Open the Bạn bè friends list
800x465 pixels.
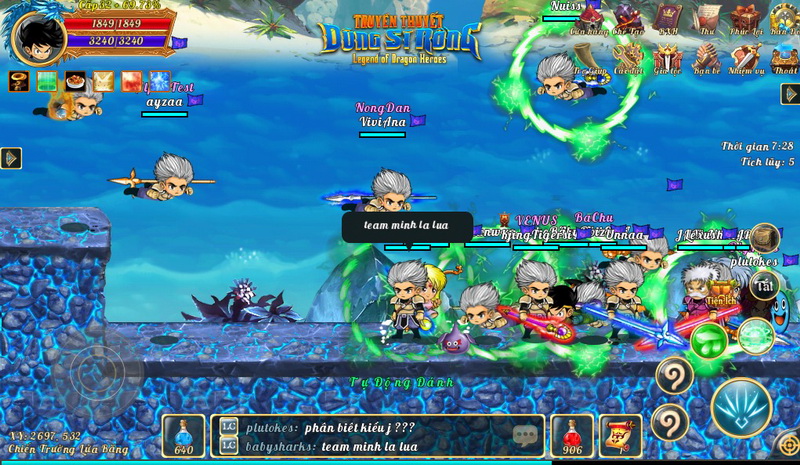[x=707, y=60]
